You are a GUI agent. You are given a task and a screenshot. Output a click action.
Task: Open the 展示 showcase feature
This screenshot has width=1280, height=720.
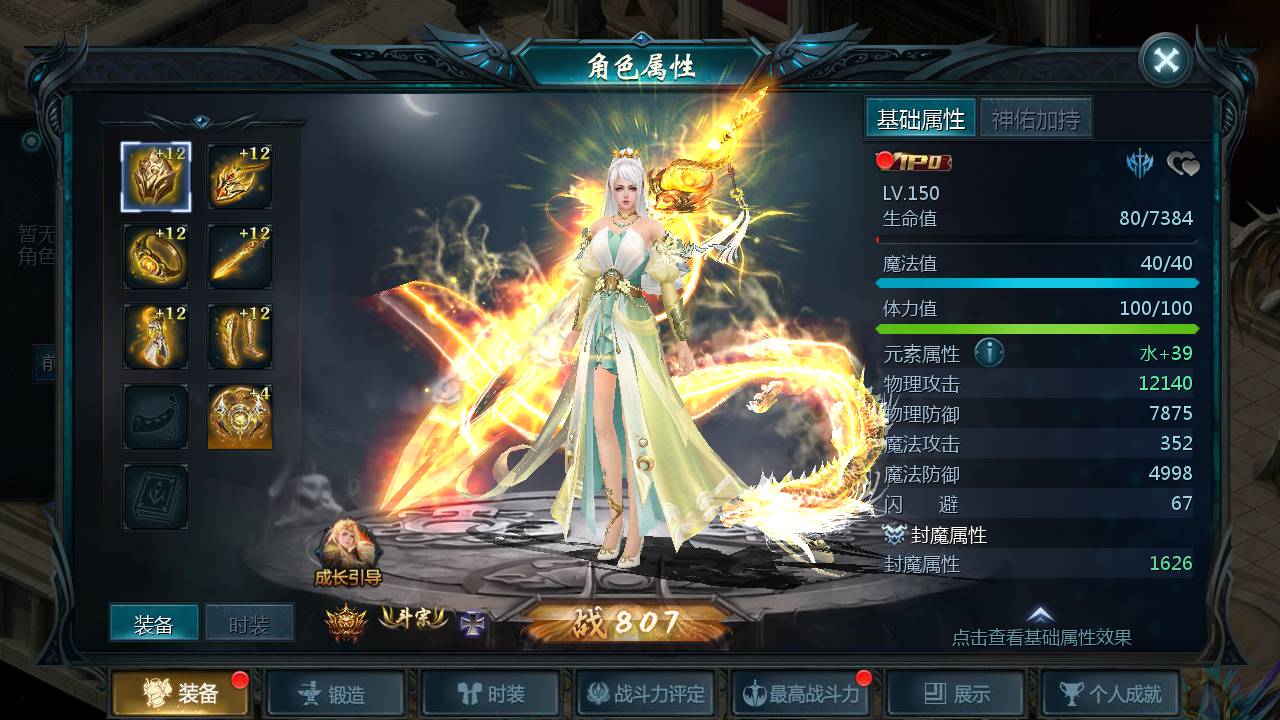(x=955, y=691)
